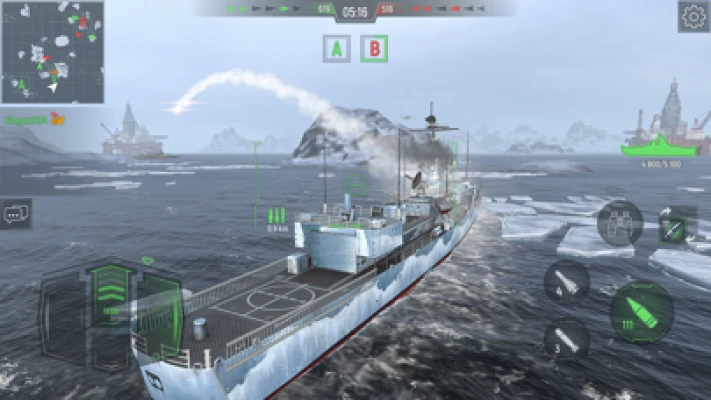This screenshot has width=711, height=400.
Task: Open the quick chat bubble
Action: point(16,213)
